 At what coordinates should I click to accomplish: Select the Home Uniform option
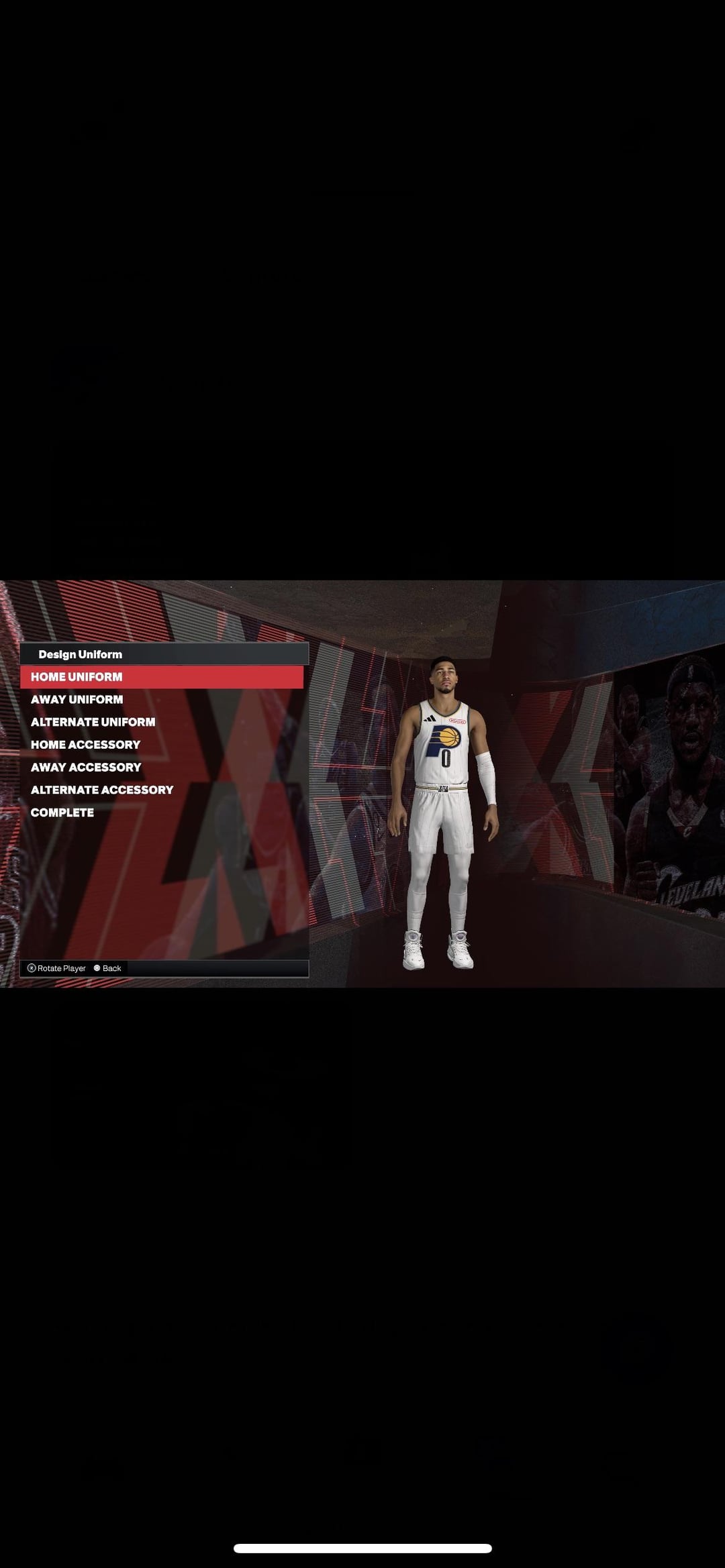[x=77, y=677]
